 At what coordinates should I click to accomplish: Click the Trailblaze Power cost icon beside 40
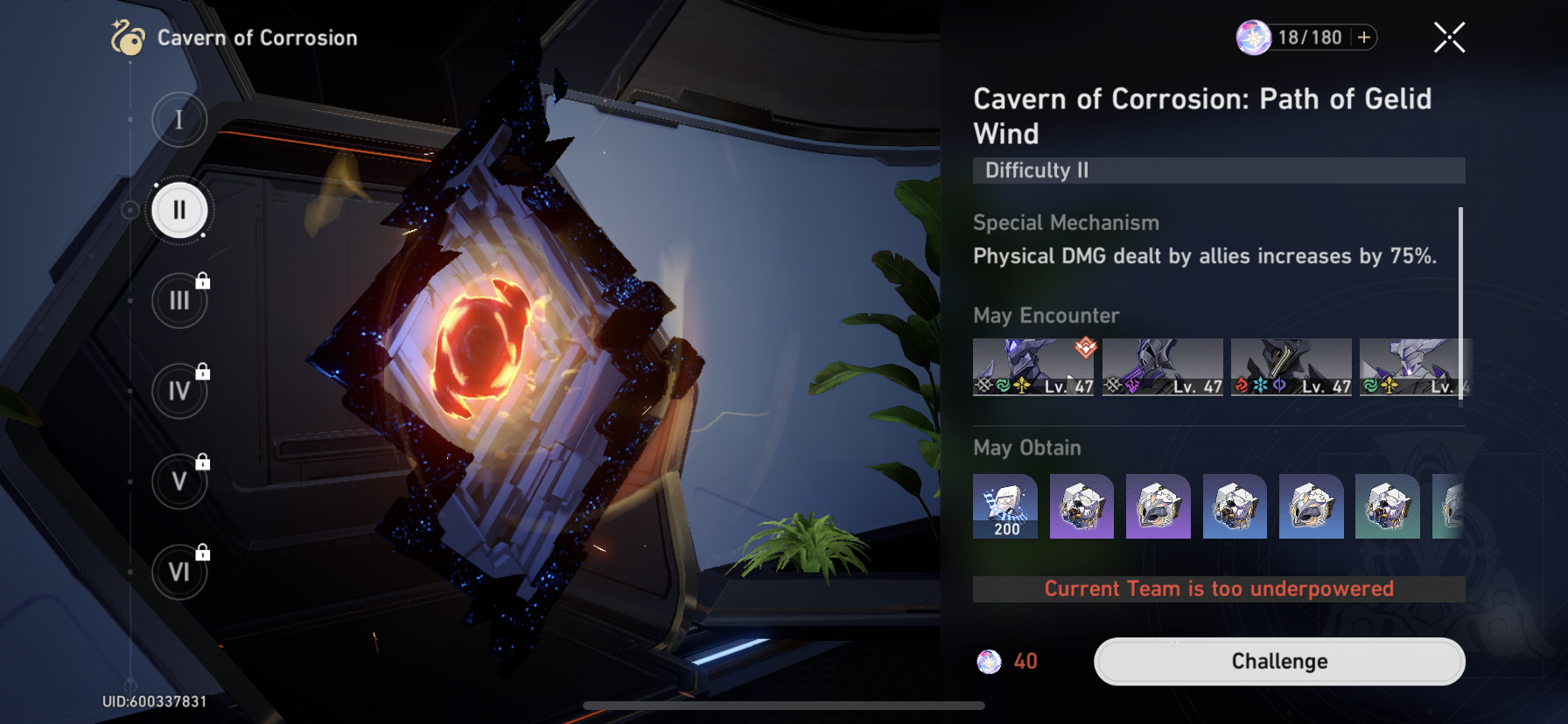click(x=990, y=661)
